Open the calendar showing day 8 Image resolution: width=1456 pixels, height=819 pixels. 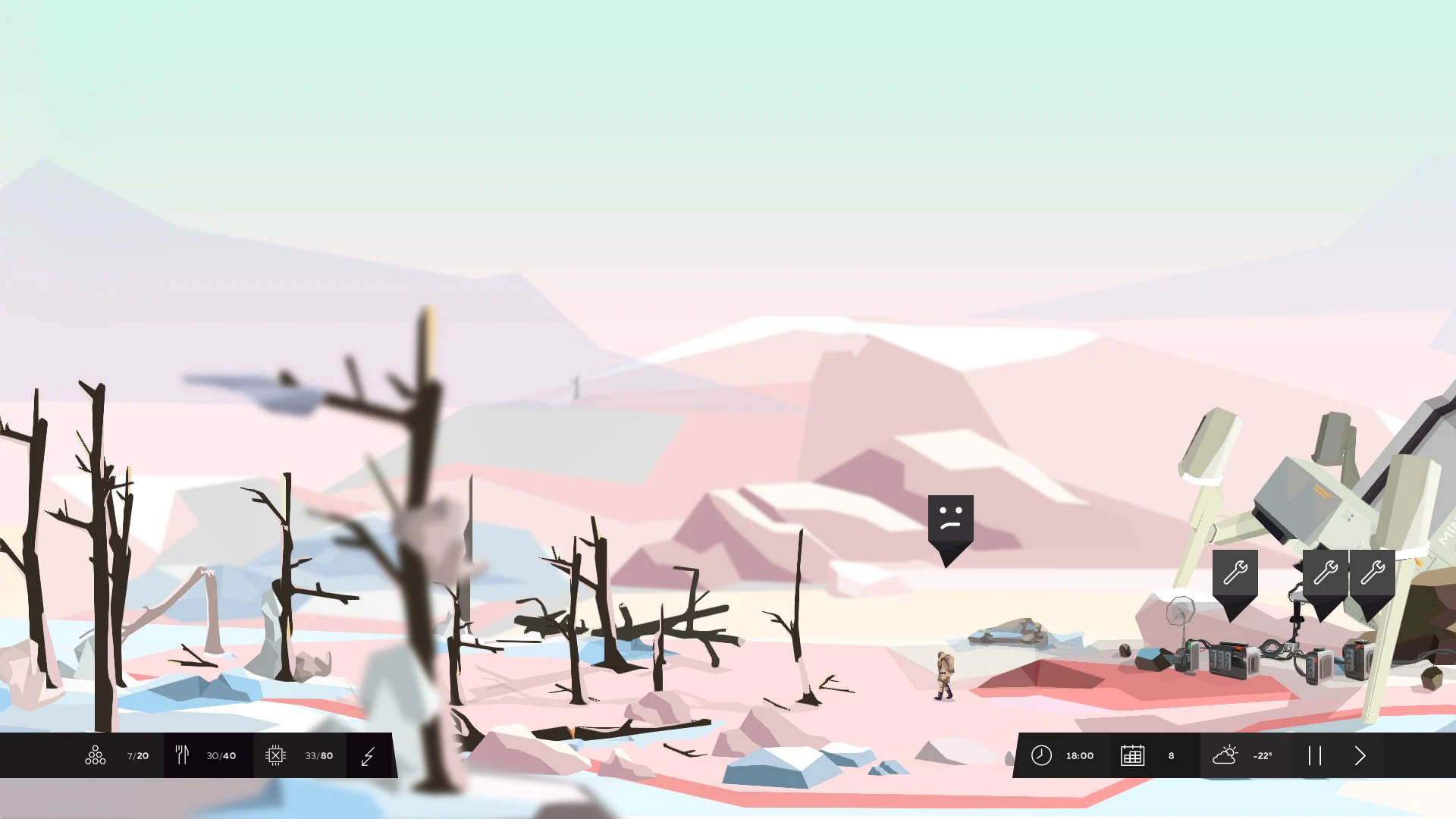(x=1132, y=755)
